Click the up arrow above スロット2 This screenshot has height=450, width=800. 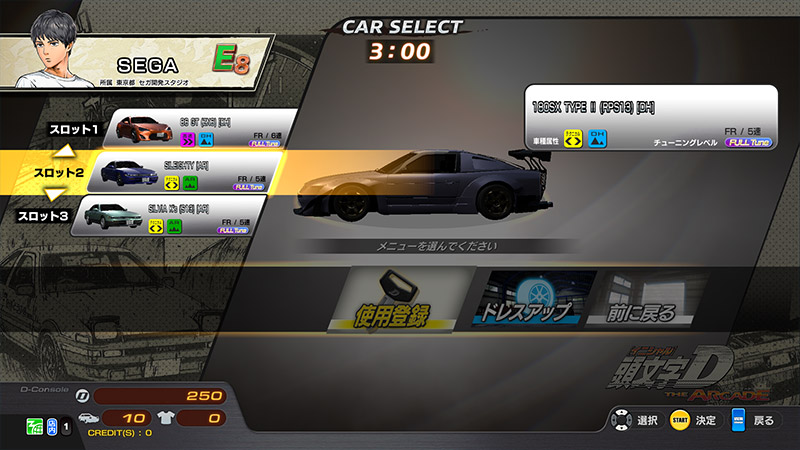coord(64,151)
